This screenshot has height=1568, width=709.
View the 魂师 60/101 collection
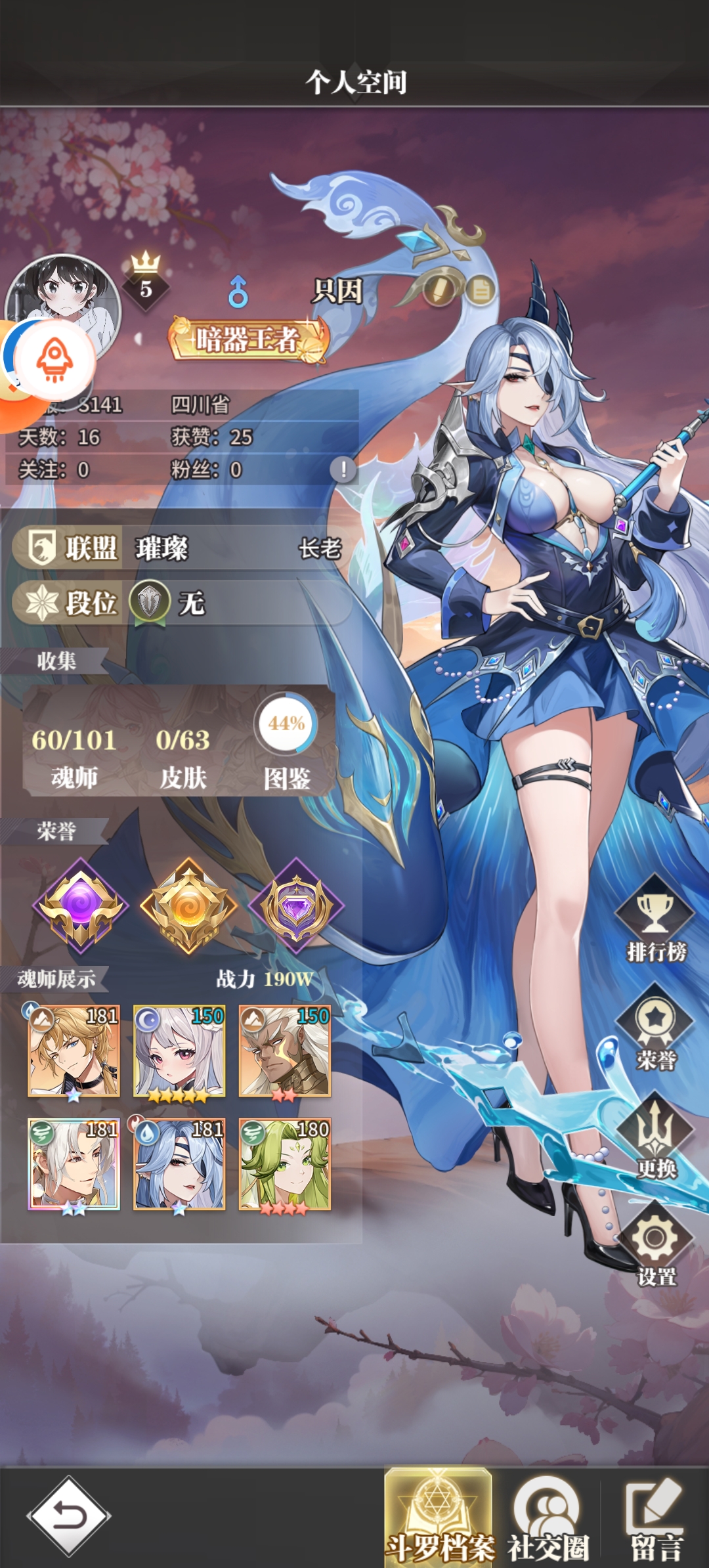tap(74, 755)
